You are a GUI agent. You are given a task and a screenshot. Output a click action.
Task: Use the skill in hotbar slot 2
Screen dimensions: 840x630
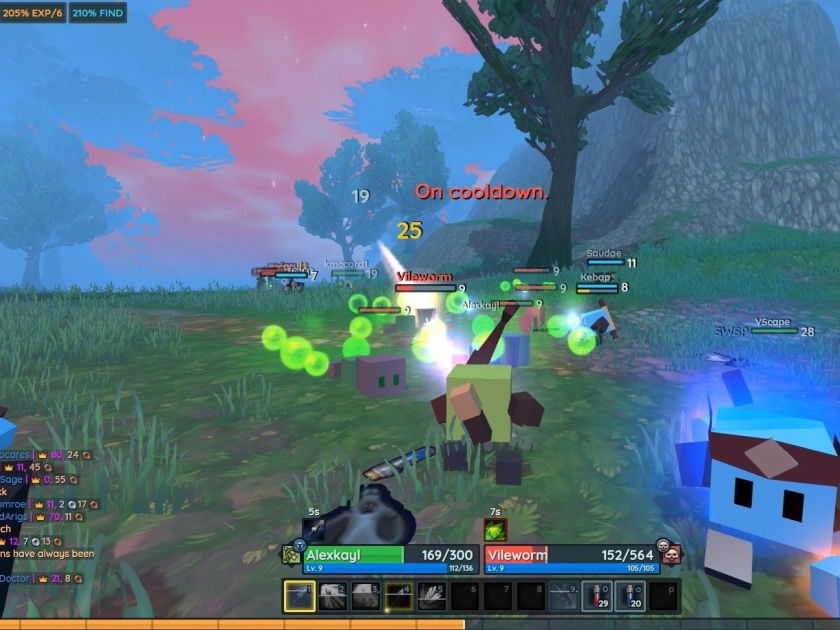pos(333,596)
